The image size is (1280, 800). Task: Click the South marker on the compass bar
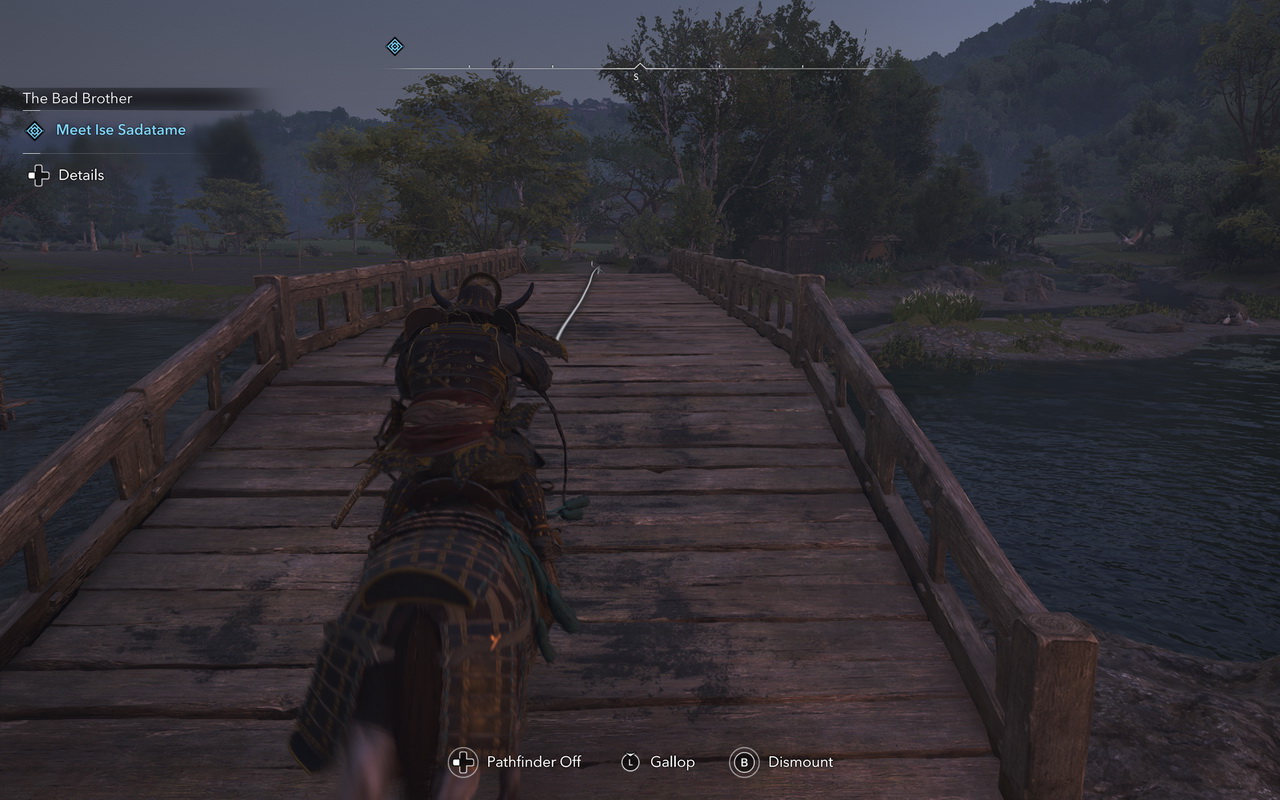point(636,73)
